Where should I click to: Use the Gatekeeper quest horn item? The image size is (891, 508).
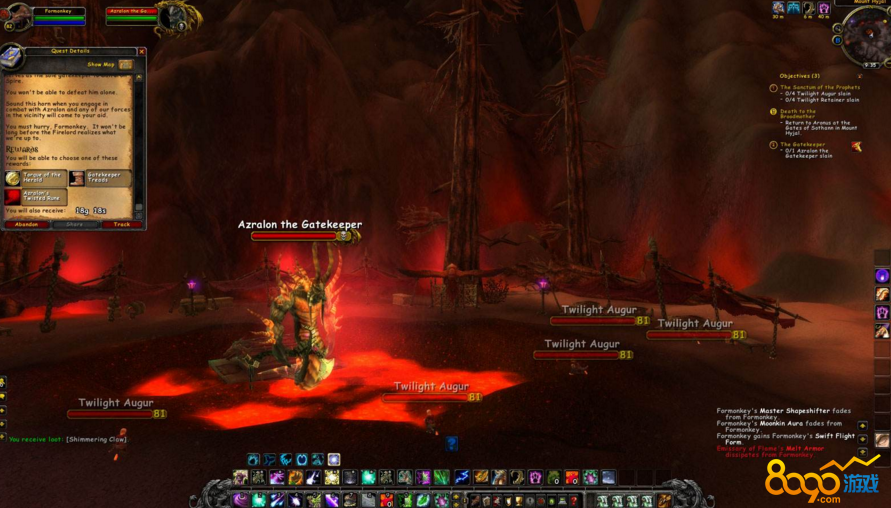856,147
